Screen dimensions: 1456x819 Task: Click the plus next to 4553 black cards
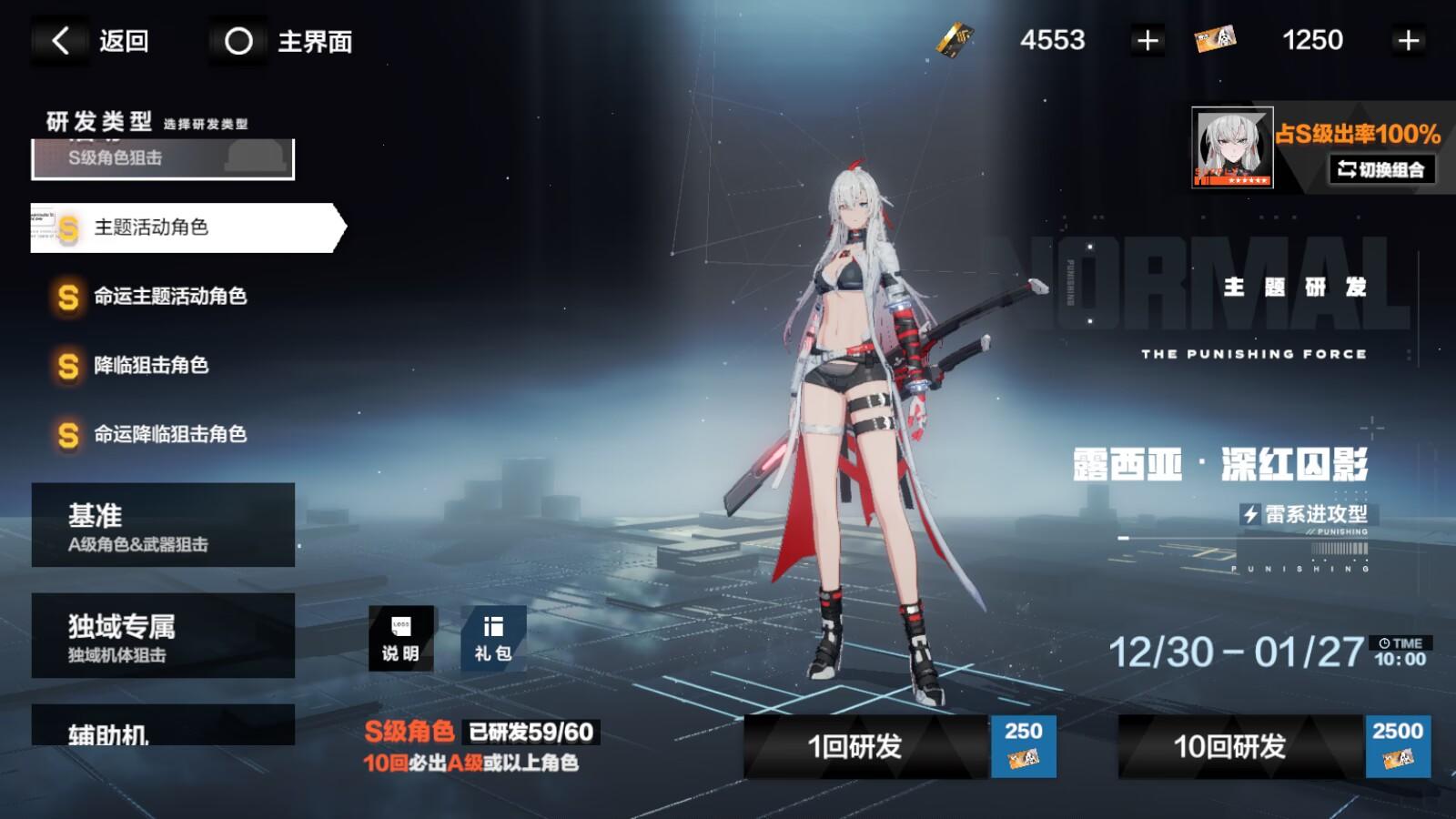click(1147, 40)
